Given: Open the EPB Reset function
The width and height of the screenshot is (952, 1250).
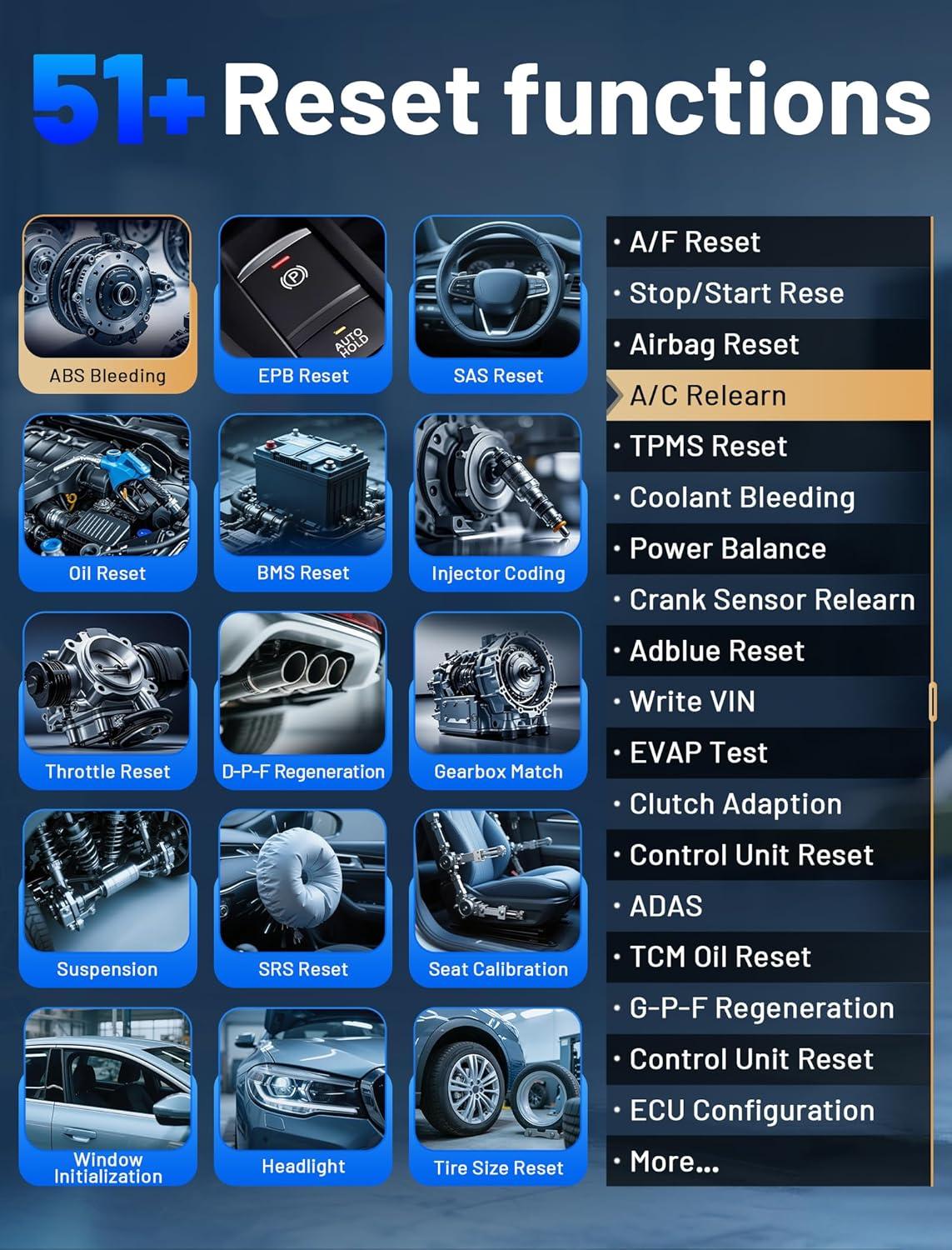Looking at the screenshot, I should pos(302,303).
